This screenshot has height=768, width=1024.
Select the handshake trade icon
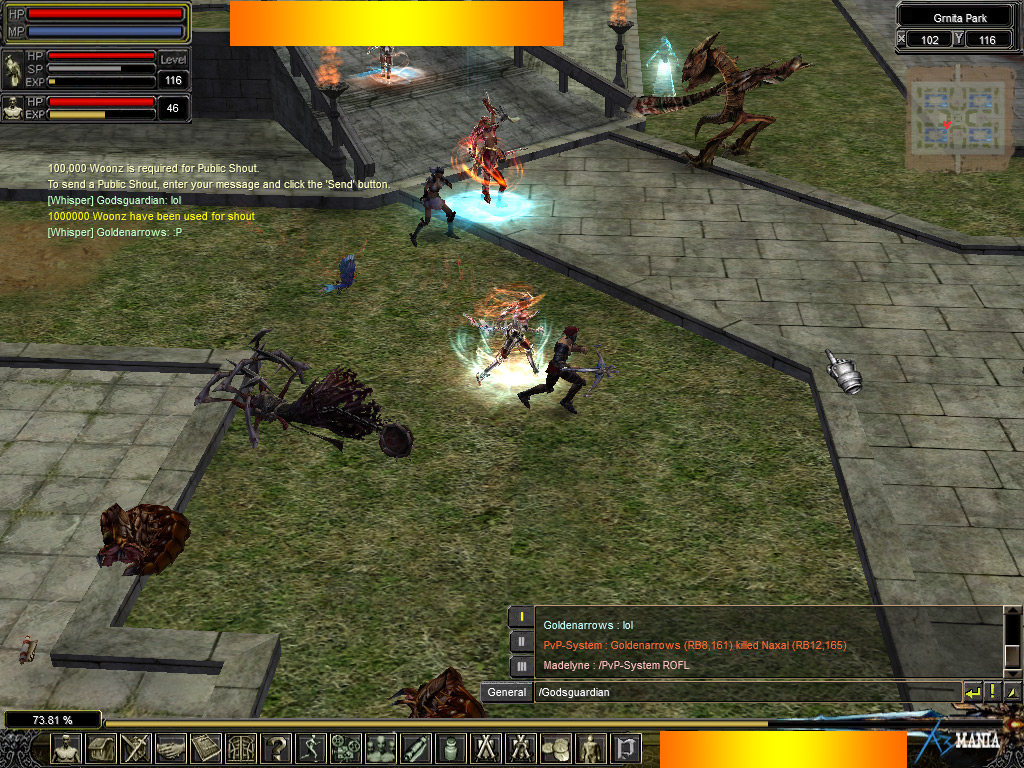pos(171,747)
